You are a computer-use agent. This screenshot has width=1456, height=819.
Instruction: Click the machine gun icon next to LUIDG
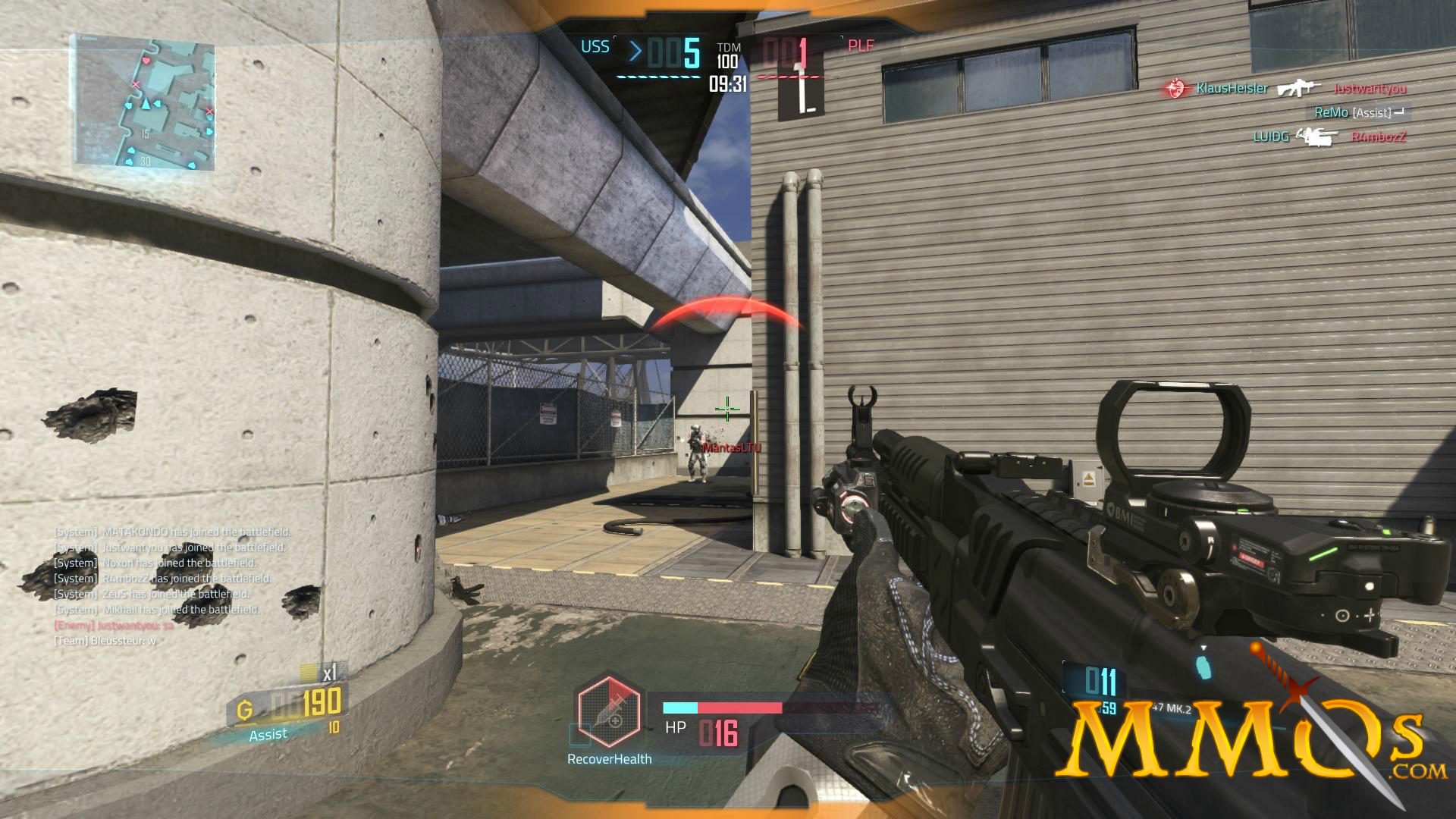click(1313, 138)
